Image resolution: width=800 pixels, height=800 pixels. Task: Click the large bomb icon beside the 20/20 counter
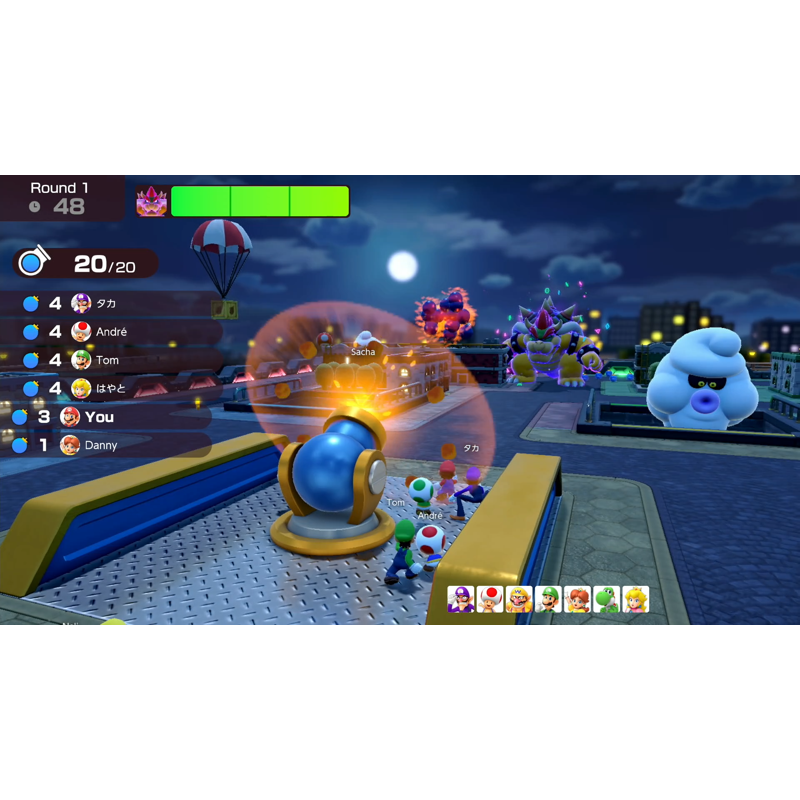coord(33,263)
